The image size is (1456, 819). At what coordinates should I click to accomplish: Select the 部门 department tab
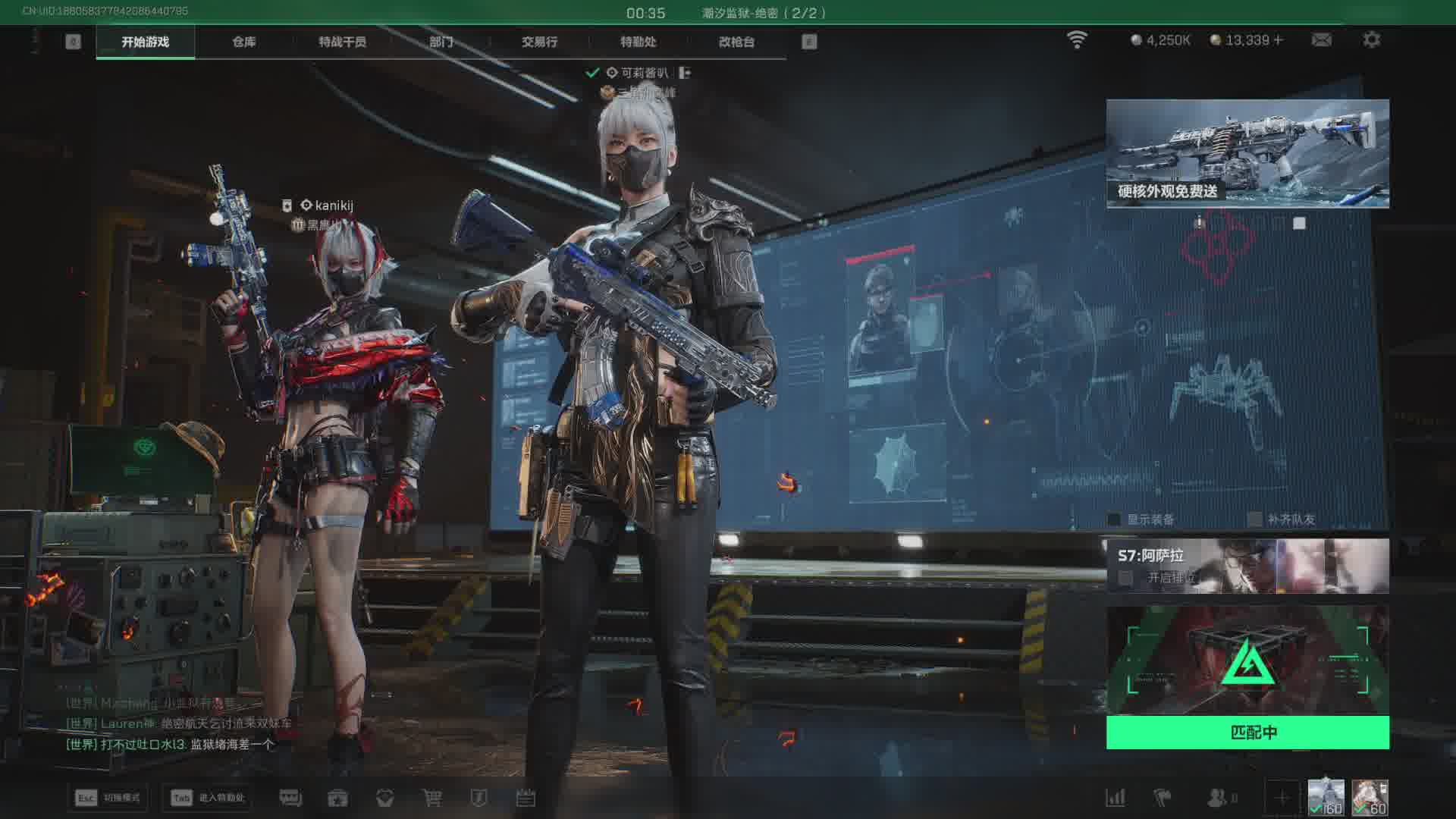pyautogui.click(x=441, y=42)
